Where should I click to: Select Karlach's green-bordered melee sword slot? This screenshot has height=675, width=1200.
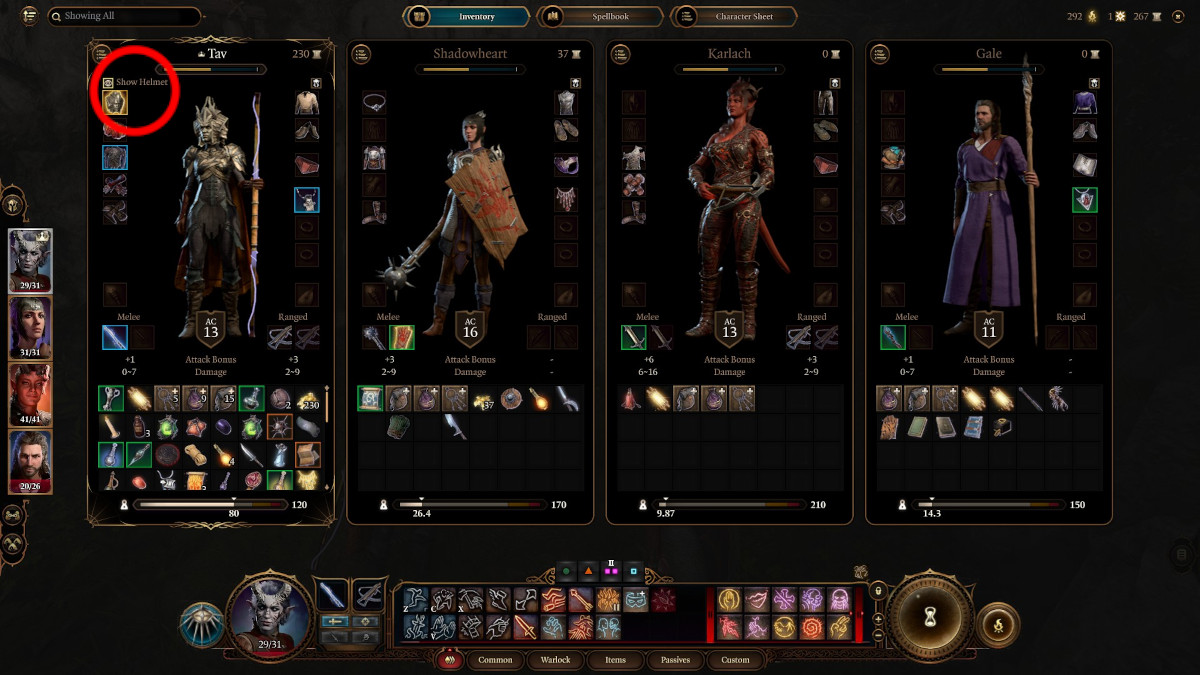tap(634, 338)
